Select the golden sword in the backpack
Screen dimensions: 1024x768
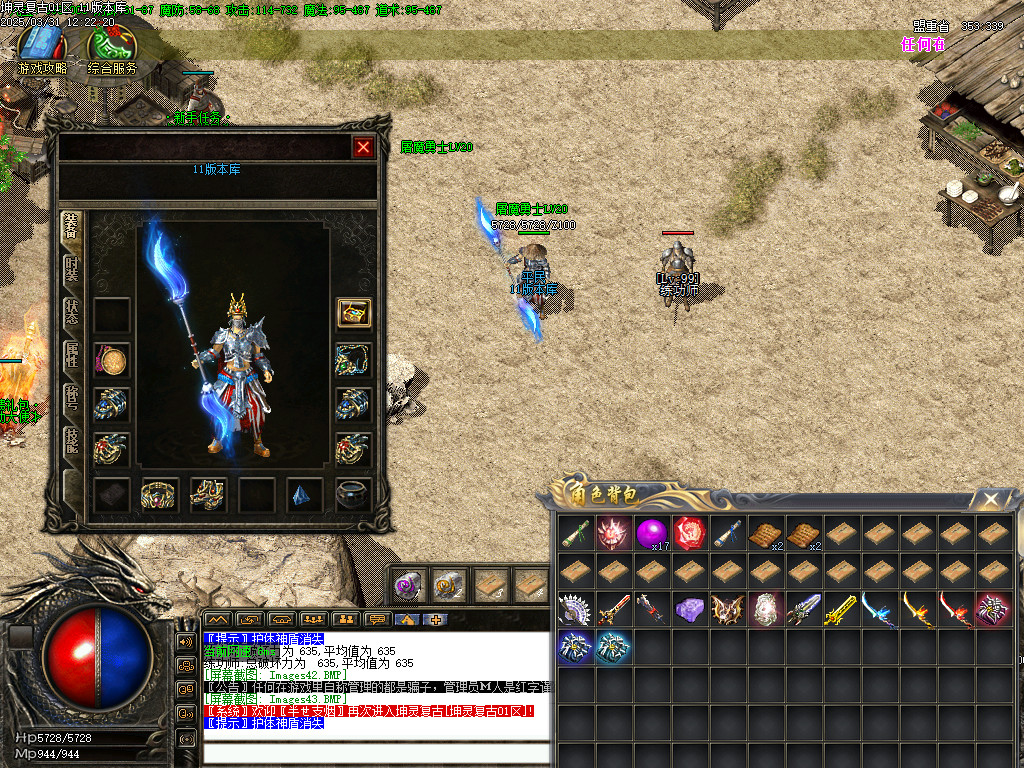(x=840, y=609)
